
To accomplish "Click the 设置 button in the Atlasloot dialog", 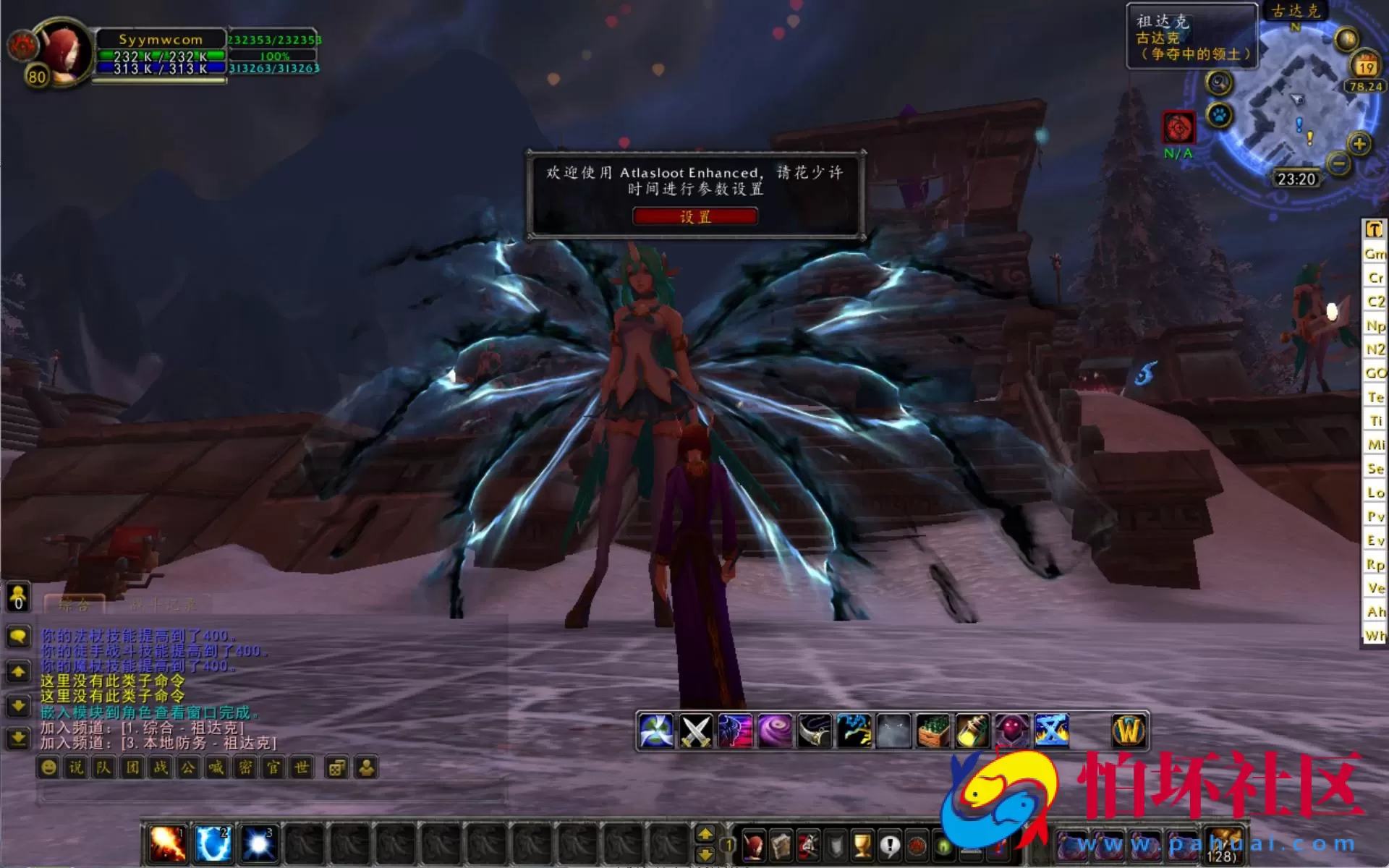I will 694,216.
